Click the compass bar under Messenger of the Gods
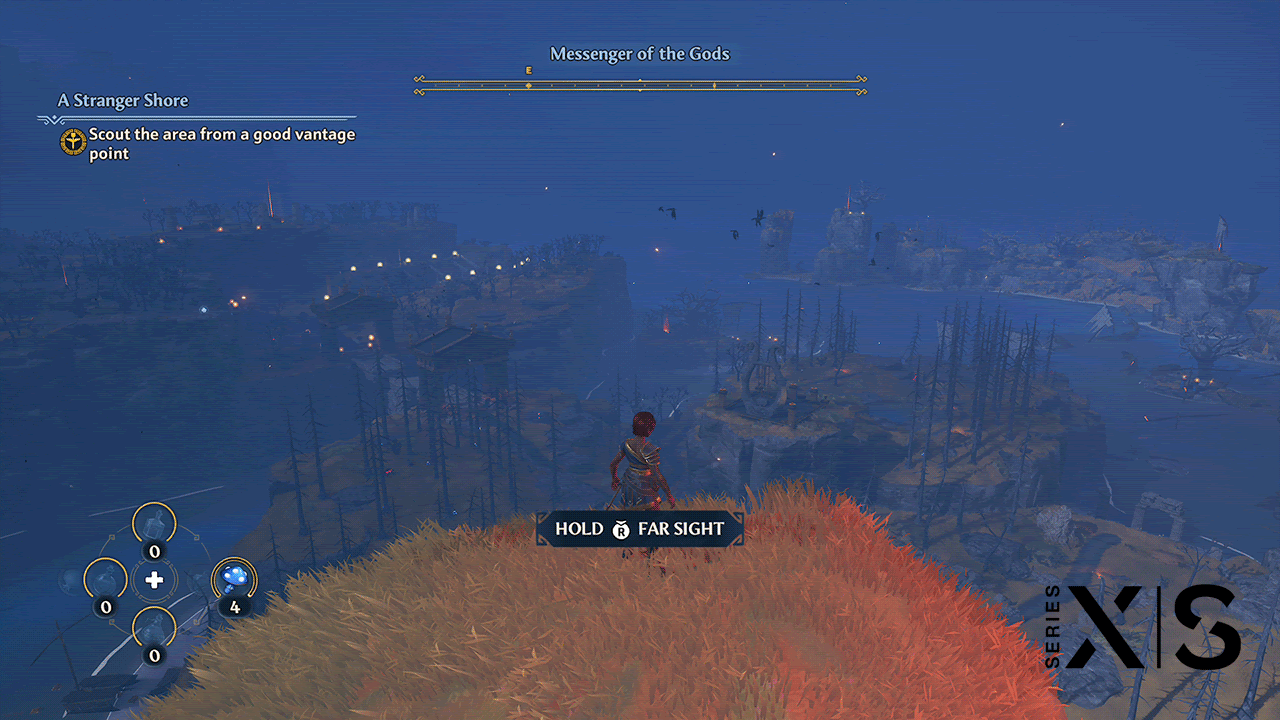This screenshot has width=1280, height=720. [x=640, y=85]
